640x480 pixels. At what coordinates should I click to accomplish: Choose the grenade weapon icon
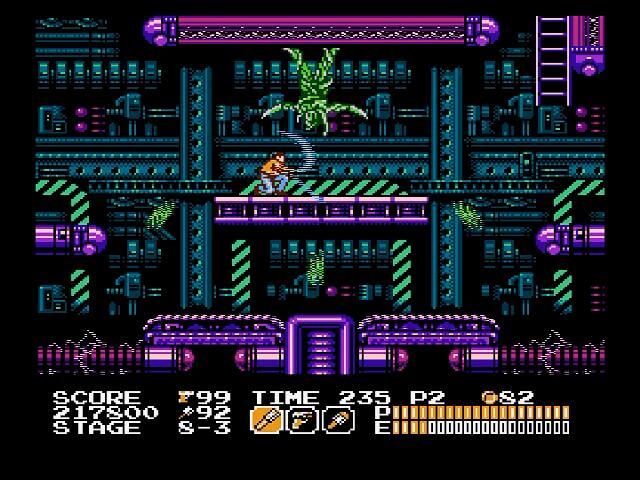(340, 420)
